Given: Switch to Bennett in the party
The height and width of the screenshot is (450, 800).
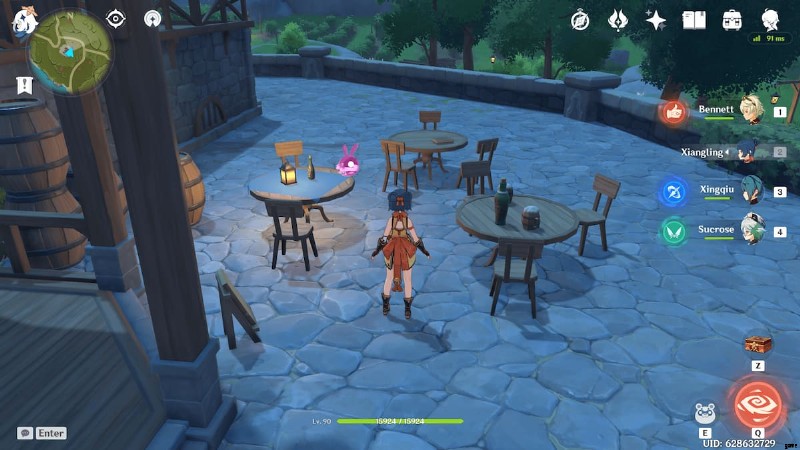Looking at the screenshot, I should coord(748,112).
